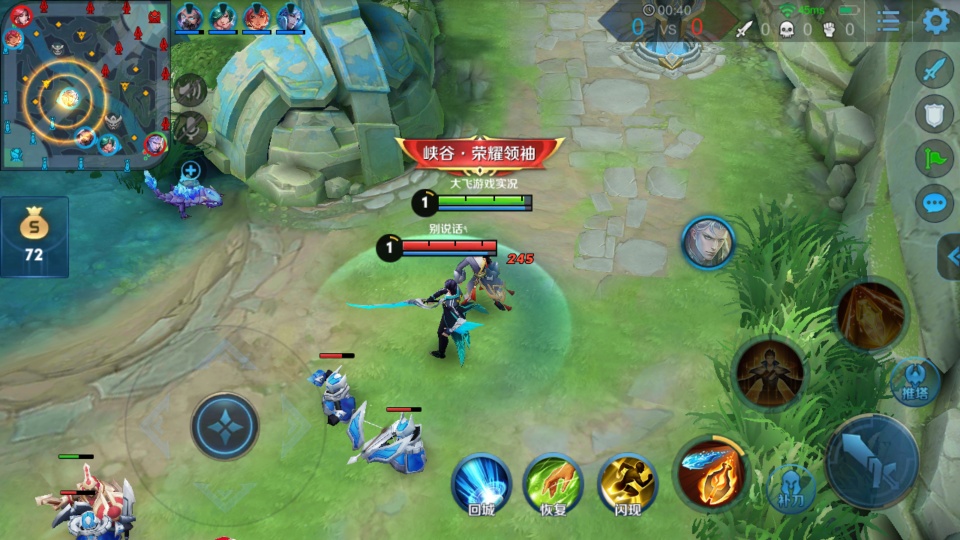
Task: Open the shop via gold bag
Action: tap(34, 236)
